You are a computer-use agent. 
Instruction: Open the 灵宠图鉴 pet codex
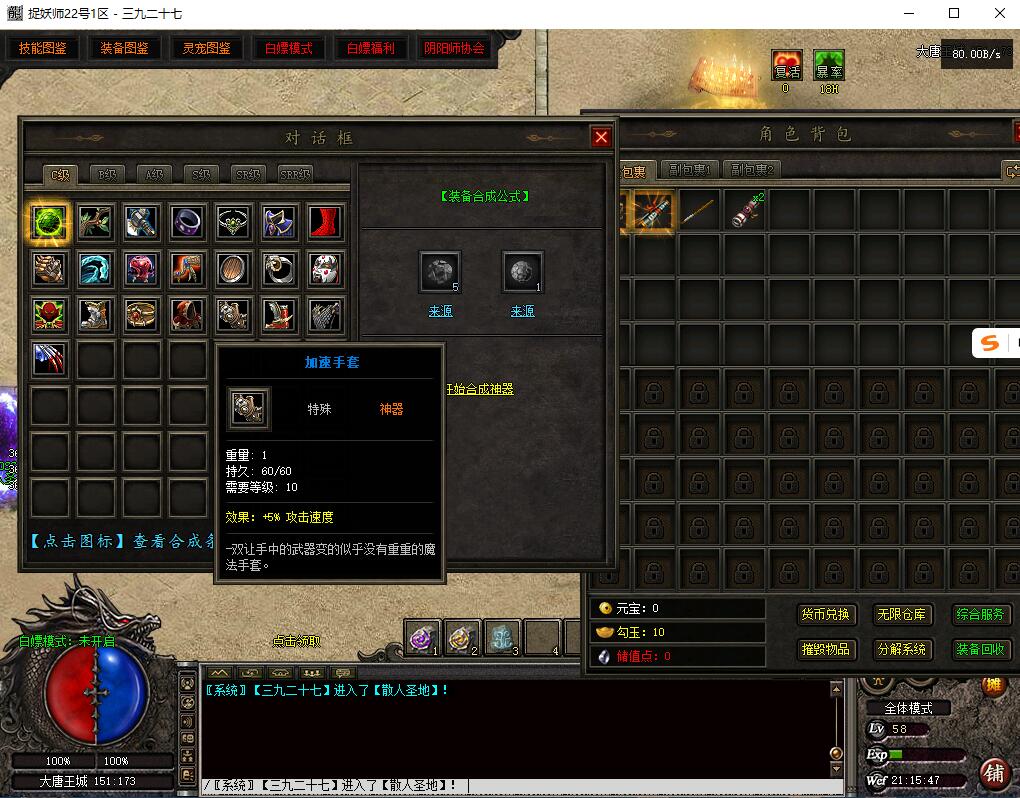click(206, 48)
